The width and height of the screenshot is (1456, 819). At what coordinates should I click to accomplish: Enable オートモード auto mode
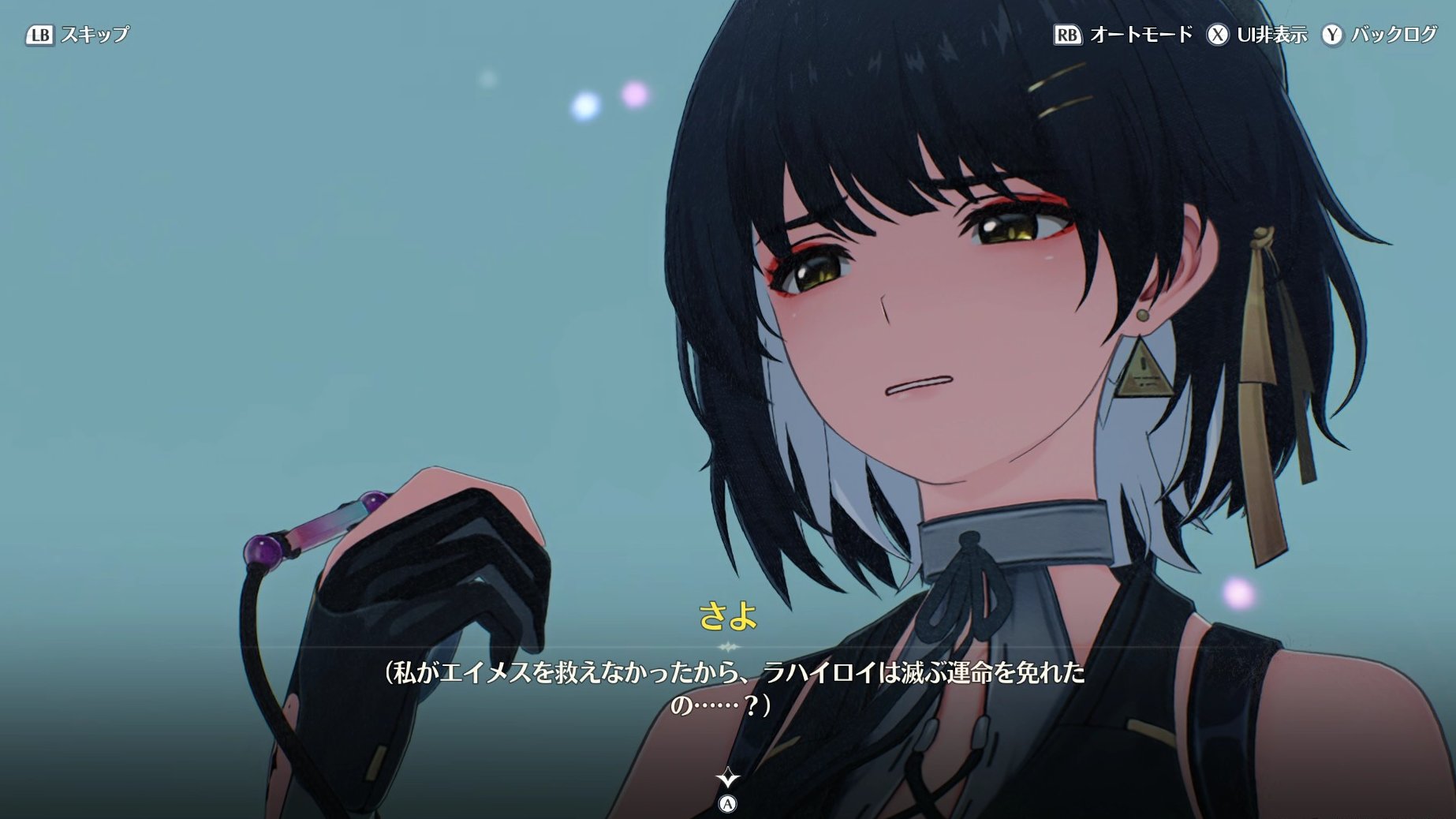pos(1123,35)
